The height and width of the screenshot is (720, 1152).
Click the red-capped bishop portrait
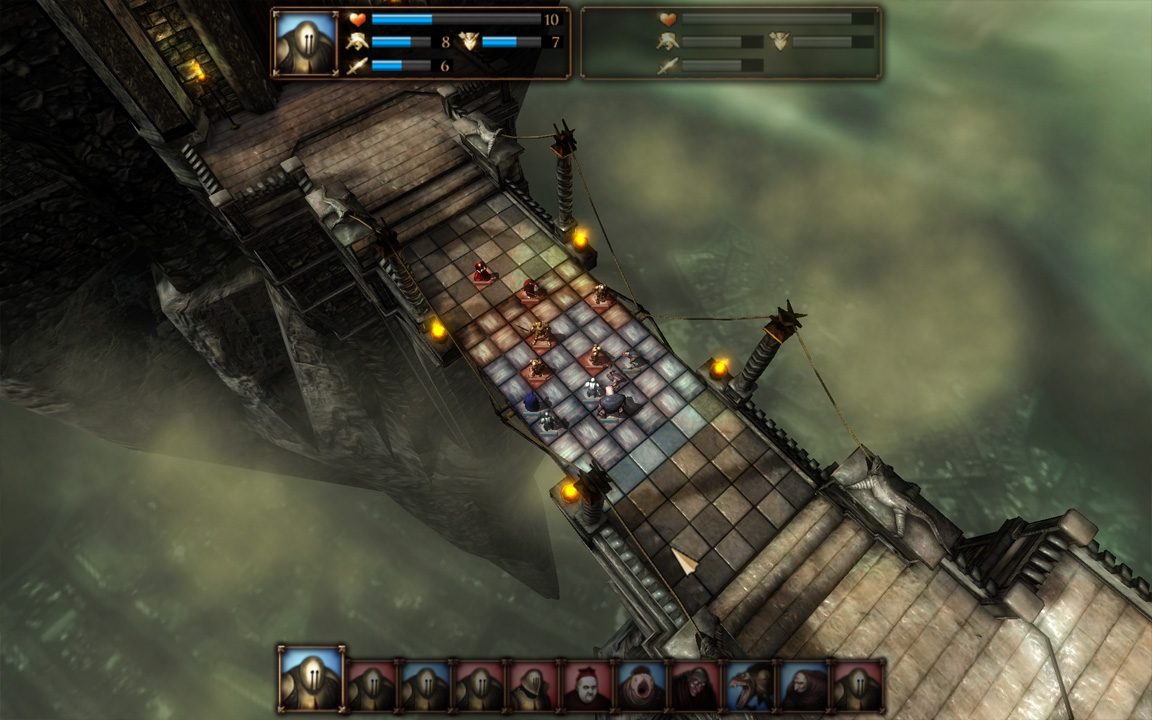point(587,686)
